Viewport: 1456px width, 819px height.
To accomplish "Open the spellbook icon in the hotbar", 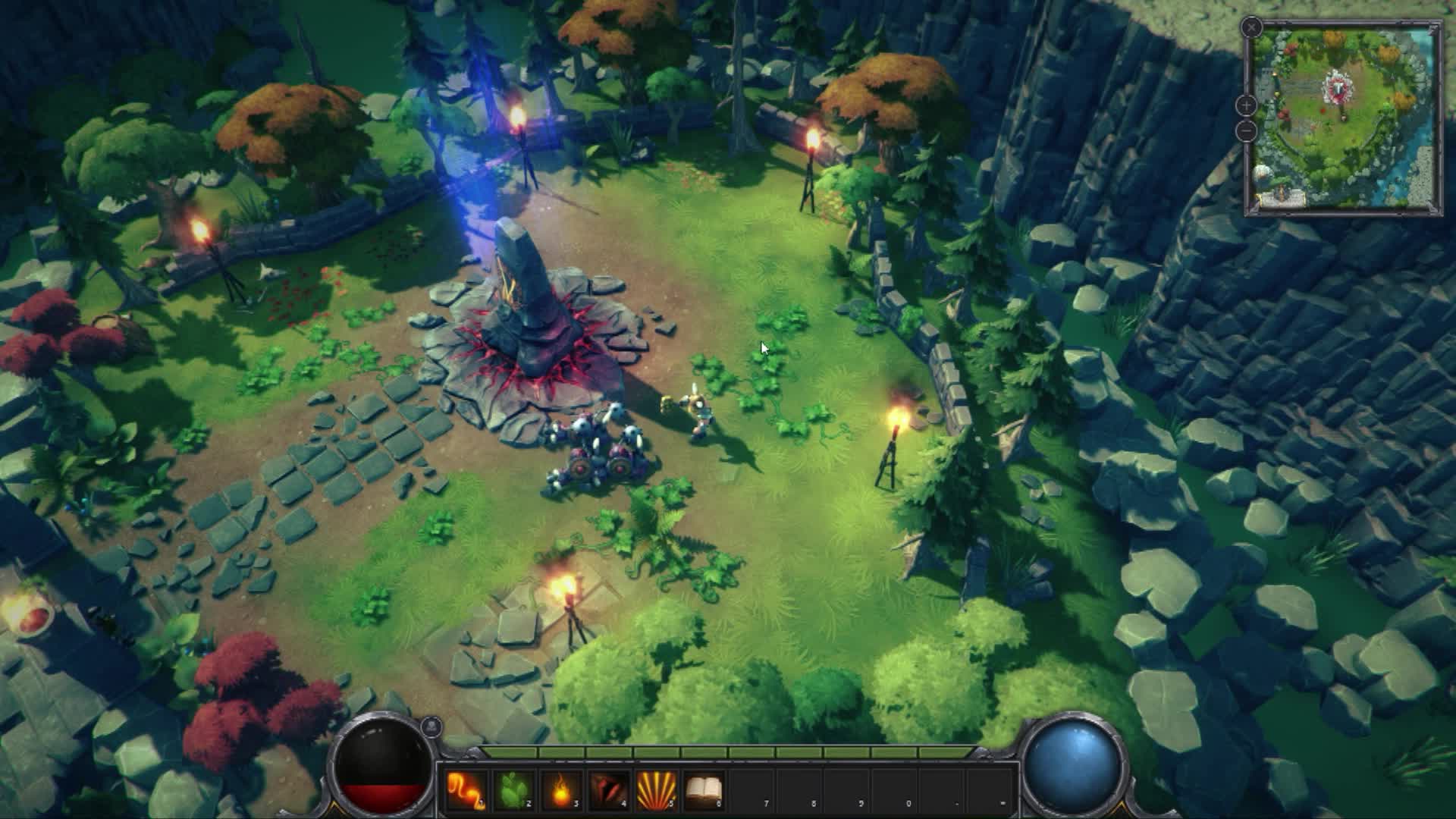I will (704, 790).
